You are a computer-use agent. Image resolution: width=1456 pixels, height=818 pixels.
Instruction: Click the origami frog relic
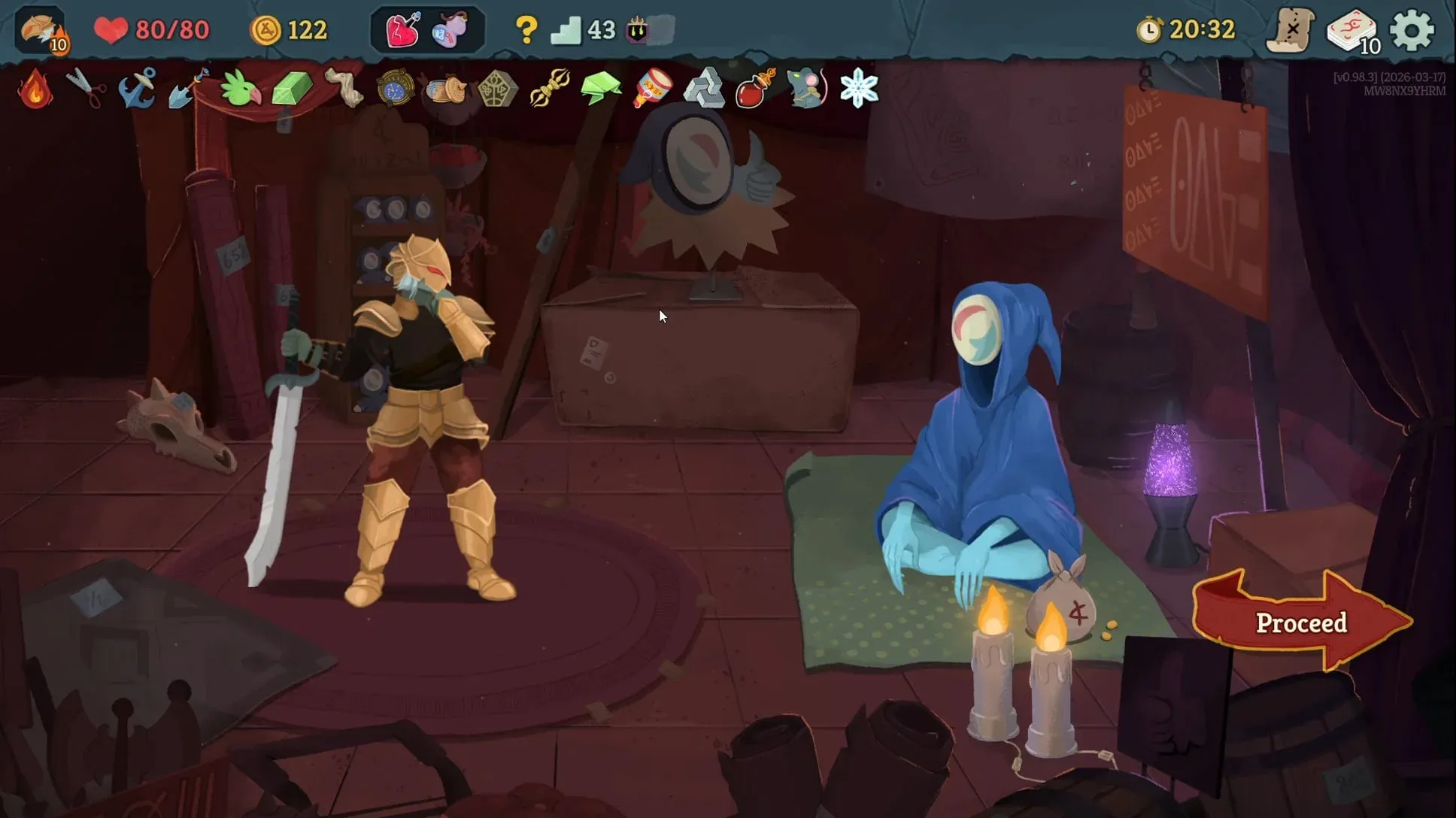click(602, 89)
